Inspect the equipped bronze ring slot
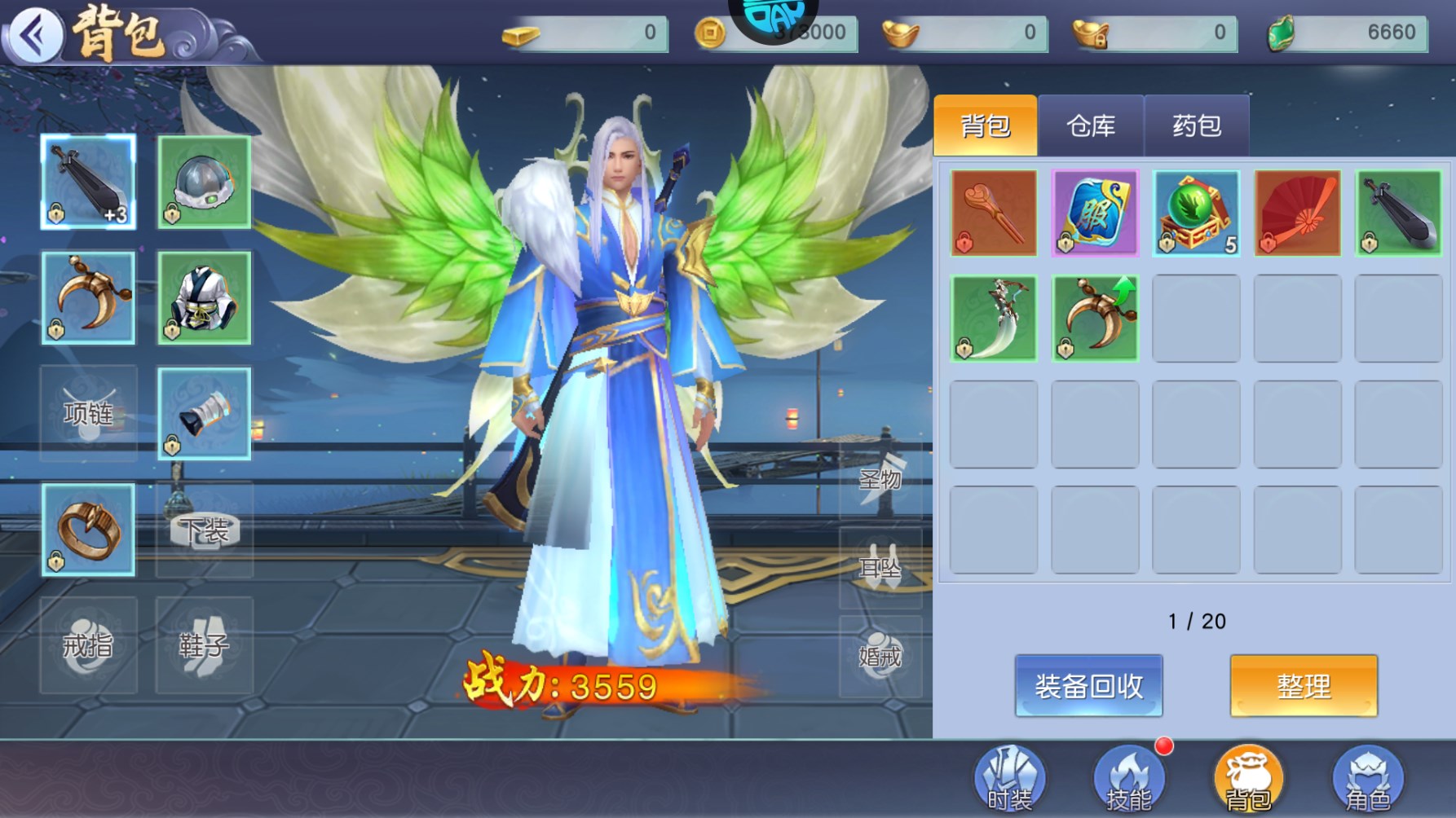The image size is (1456, 818). point(88,530)
